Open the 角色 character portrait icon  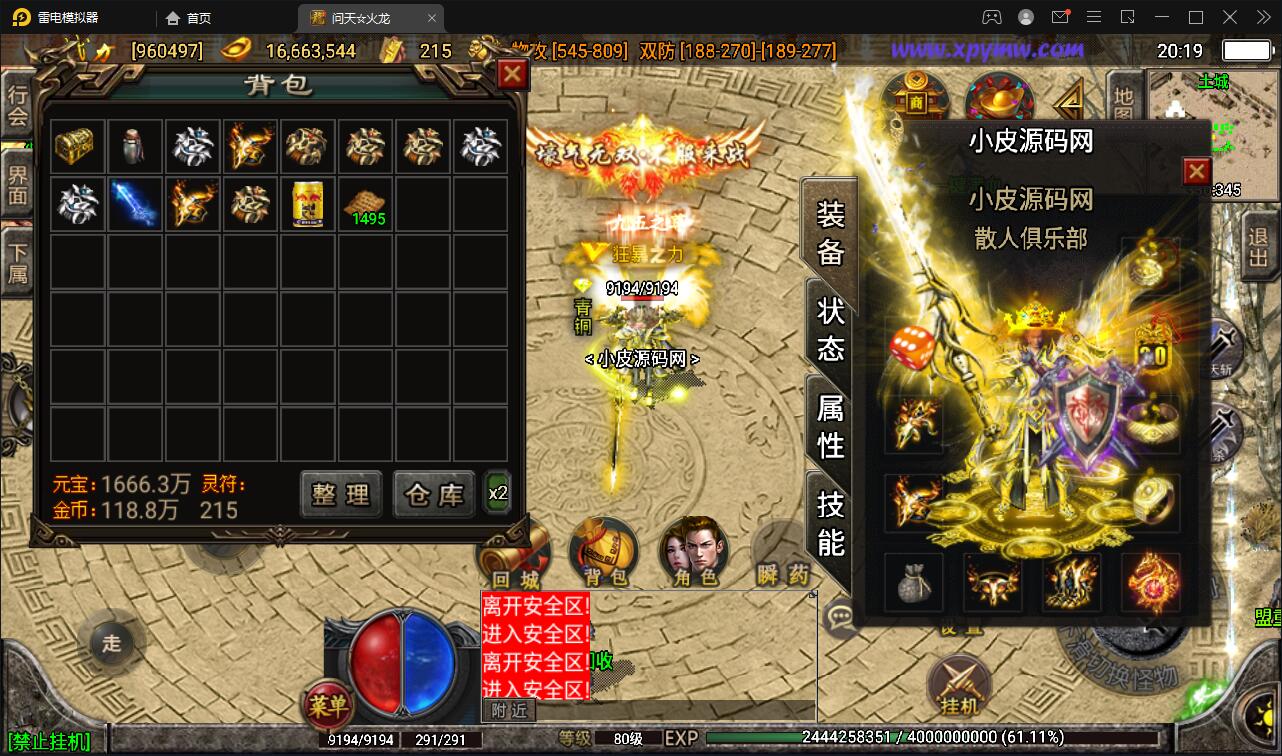point(694,550)
